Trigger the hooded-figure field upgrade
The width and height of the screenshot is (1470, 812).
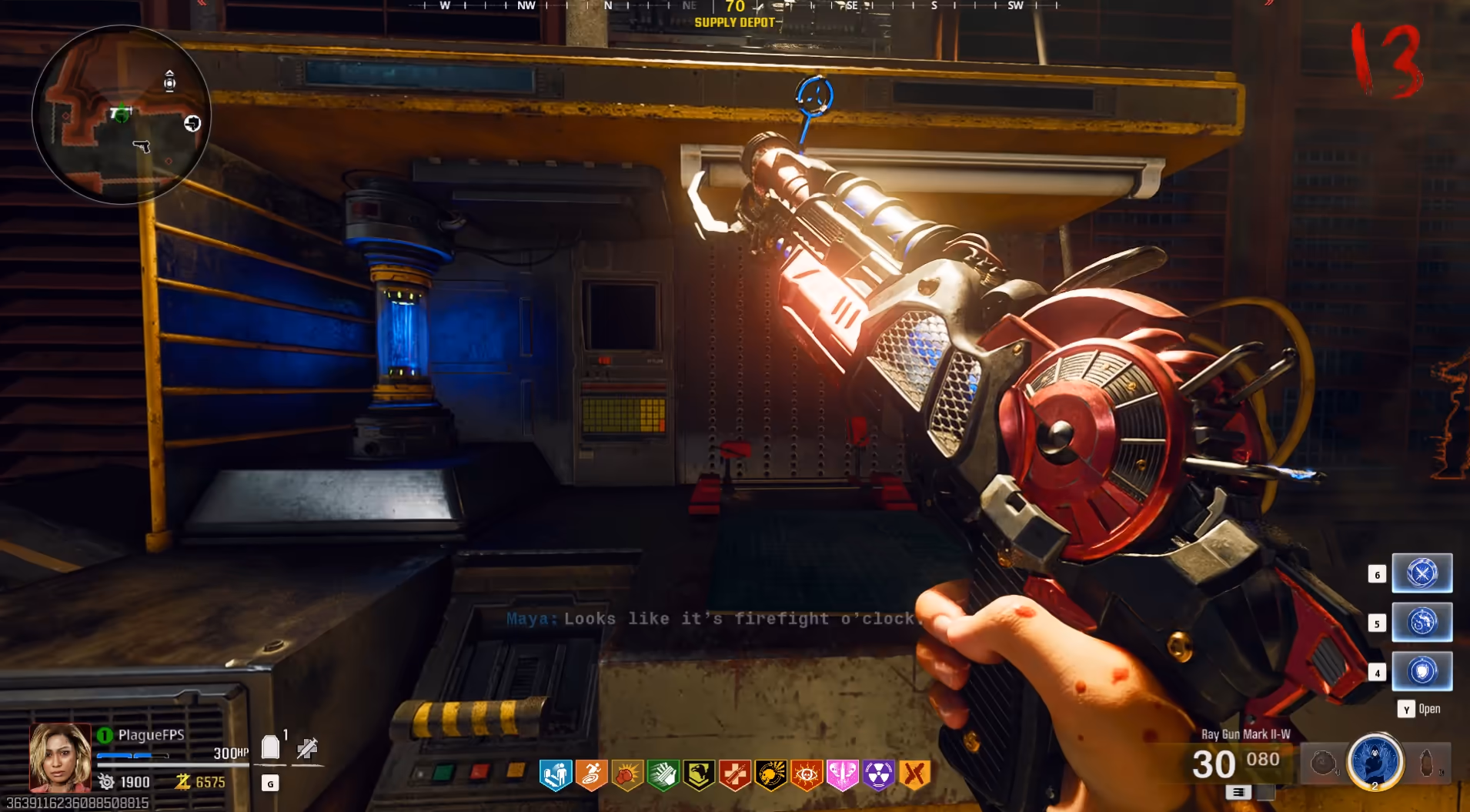[x=1375, y=762]
